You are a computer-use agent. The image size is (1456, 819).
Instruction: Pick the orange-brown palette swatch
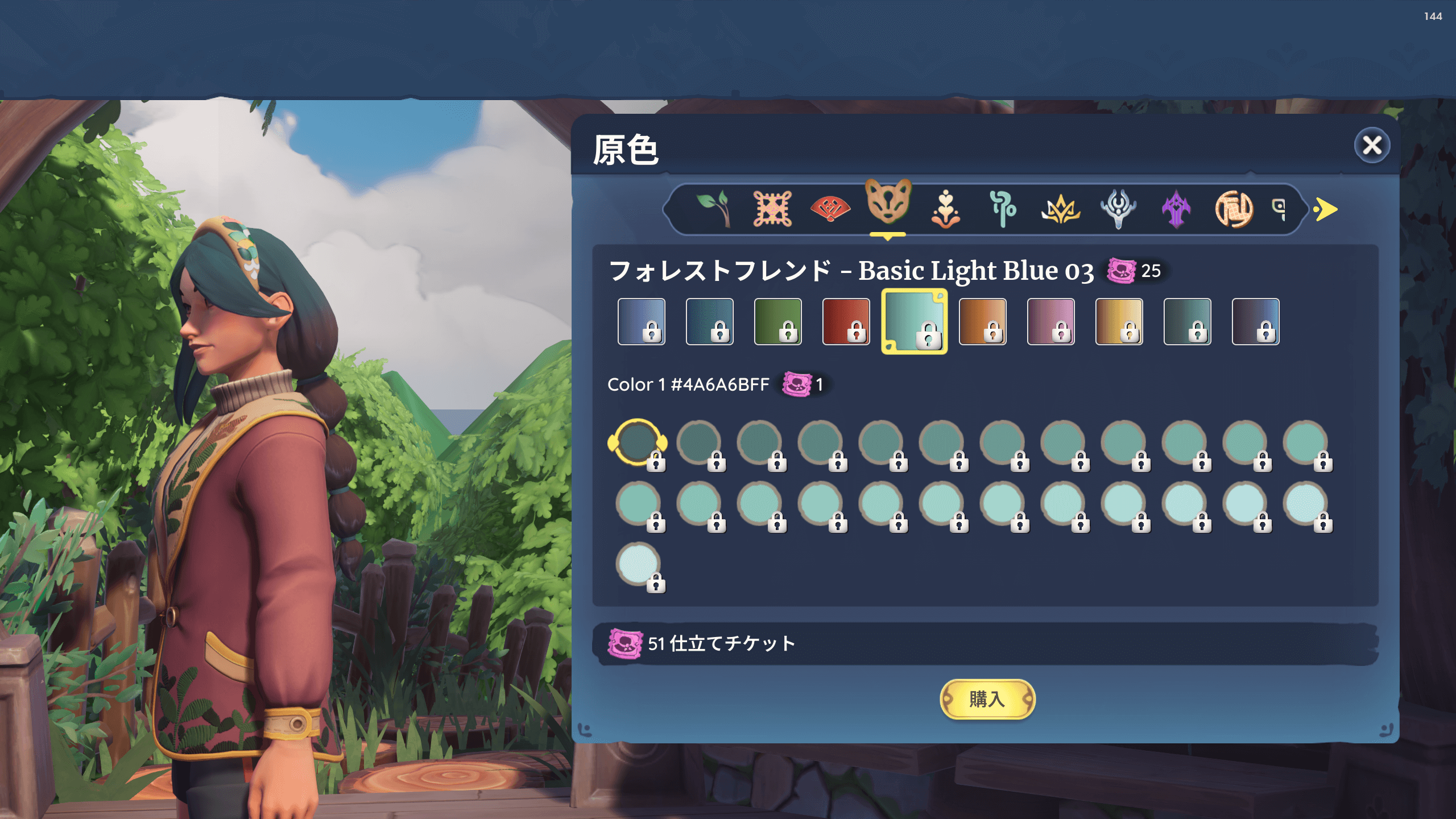982,321
